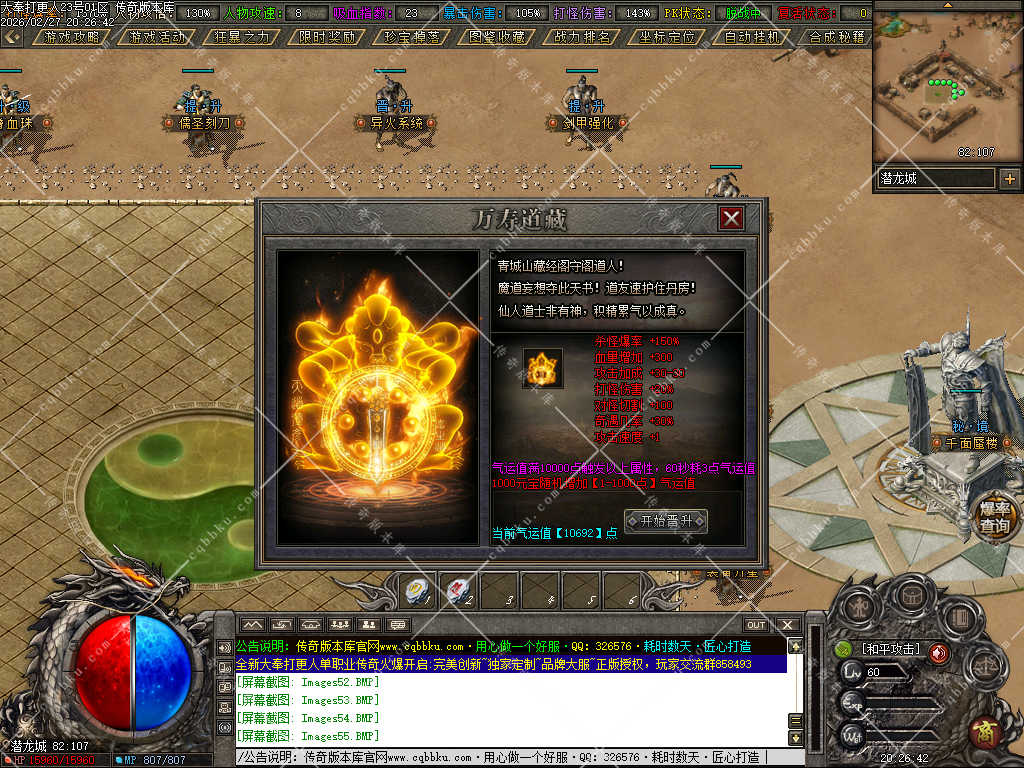Expand the minimap with the plus button

1009,179
